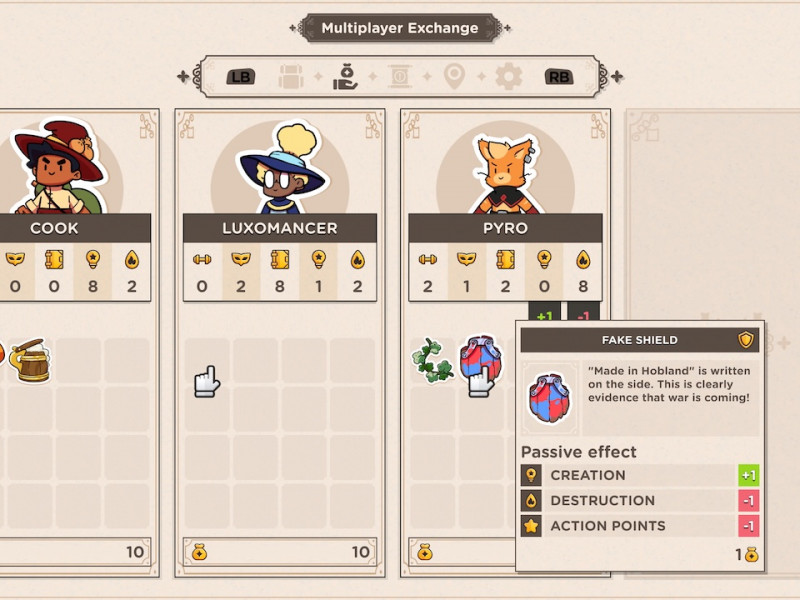Select the exchange hand-and-coin tab
Screen dimensions: 800x600
346,76
